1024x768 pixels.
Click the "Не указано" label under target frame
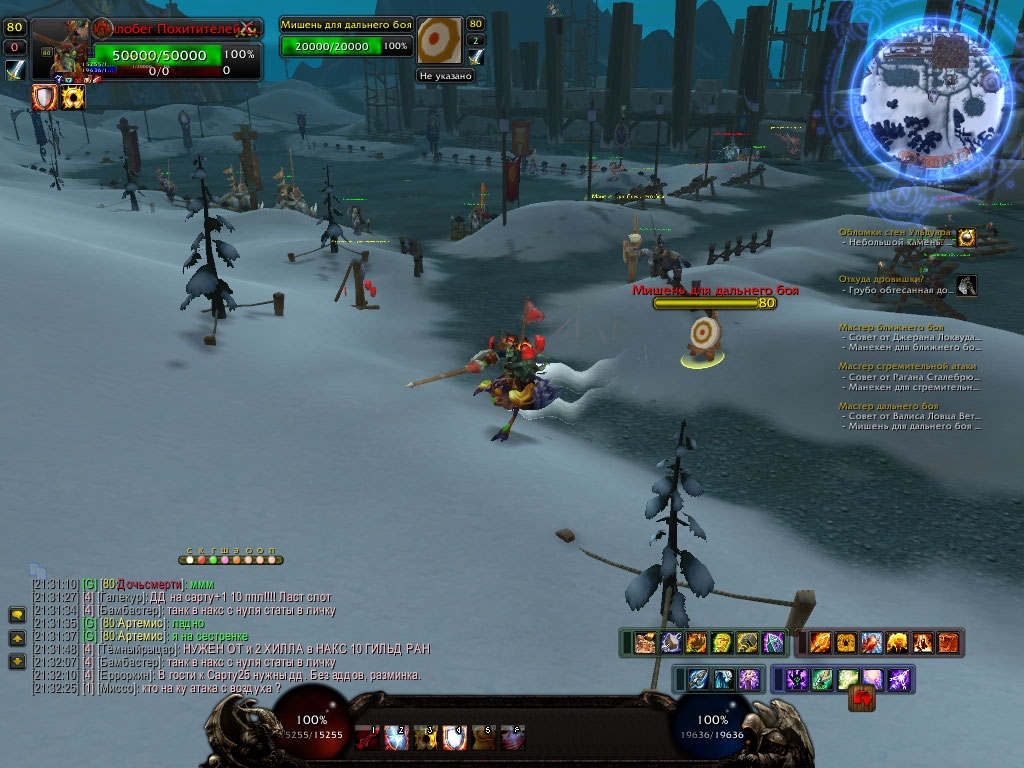pos(445,75)
